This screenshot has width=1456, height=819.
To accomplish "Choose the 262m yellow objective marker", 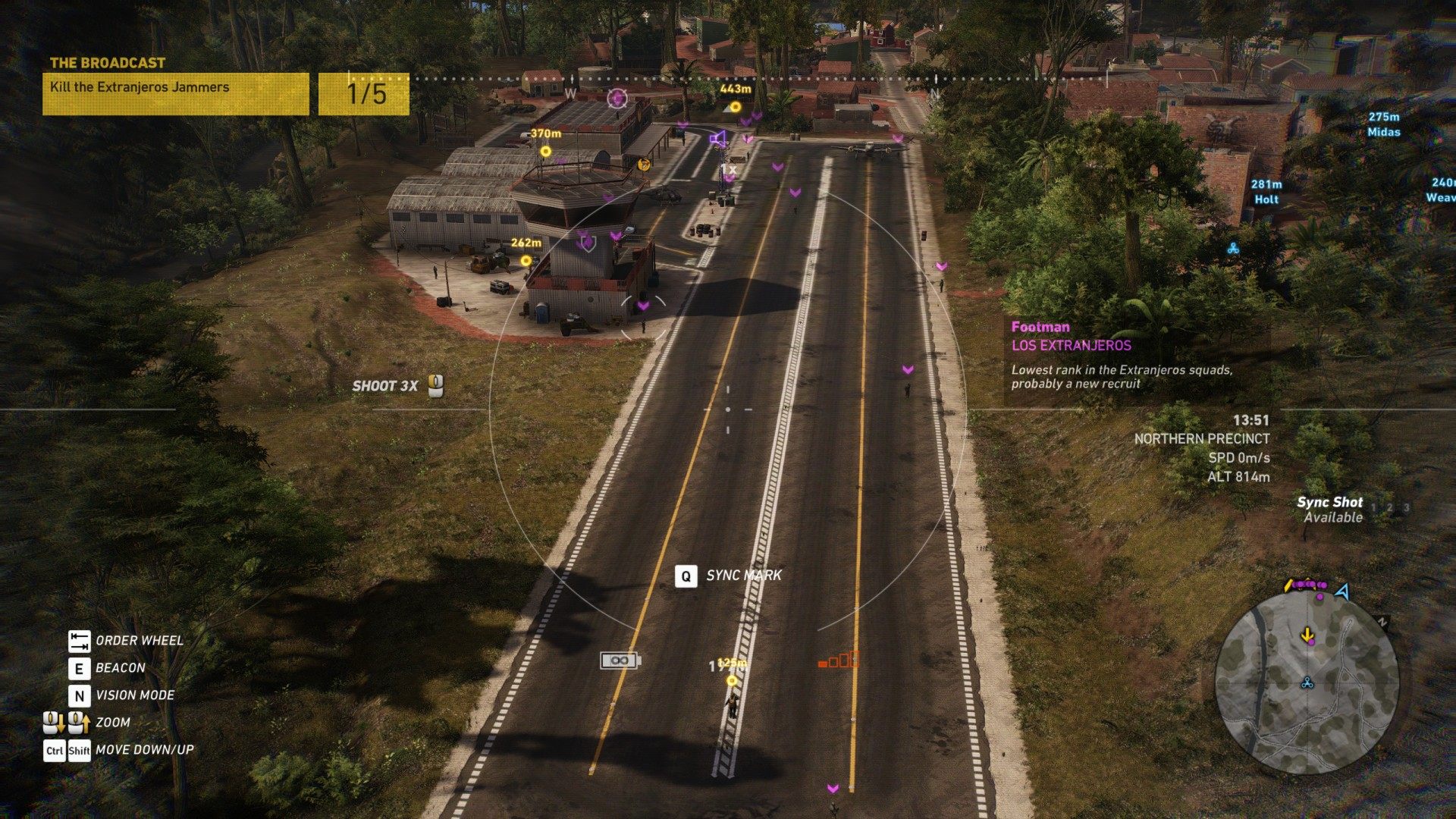I will [526, 260].
